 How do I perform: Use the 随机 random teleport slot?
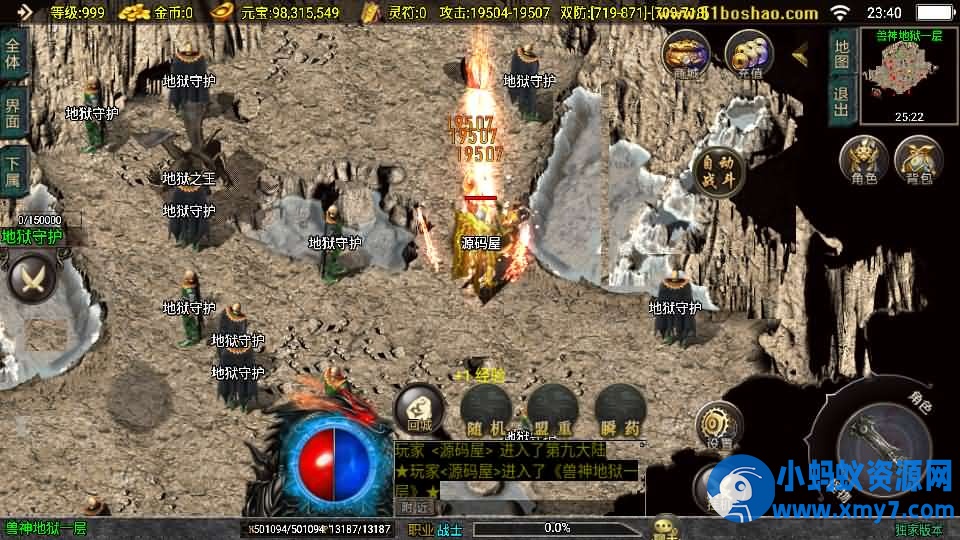point(487,411)
